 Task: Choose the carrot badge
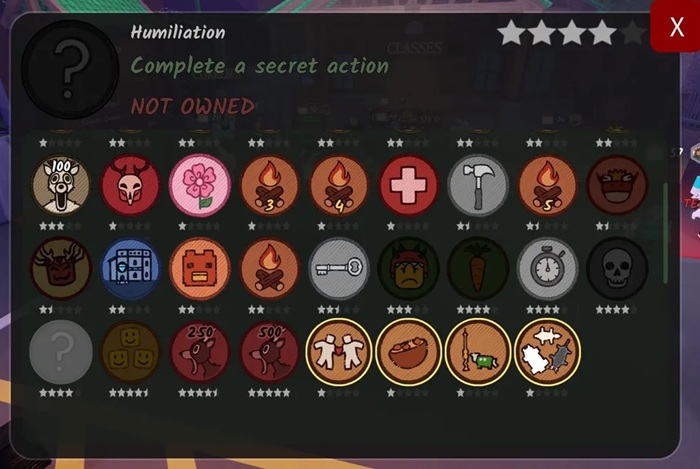pyautogui.click(x=478, y=269)
